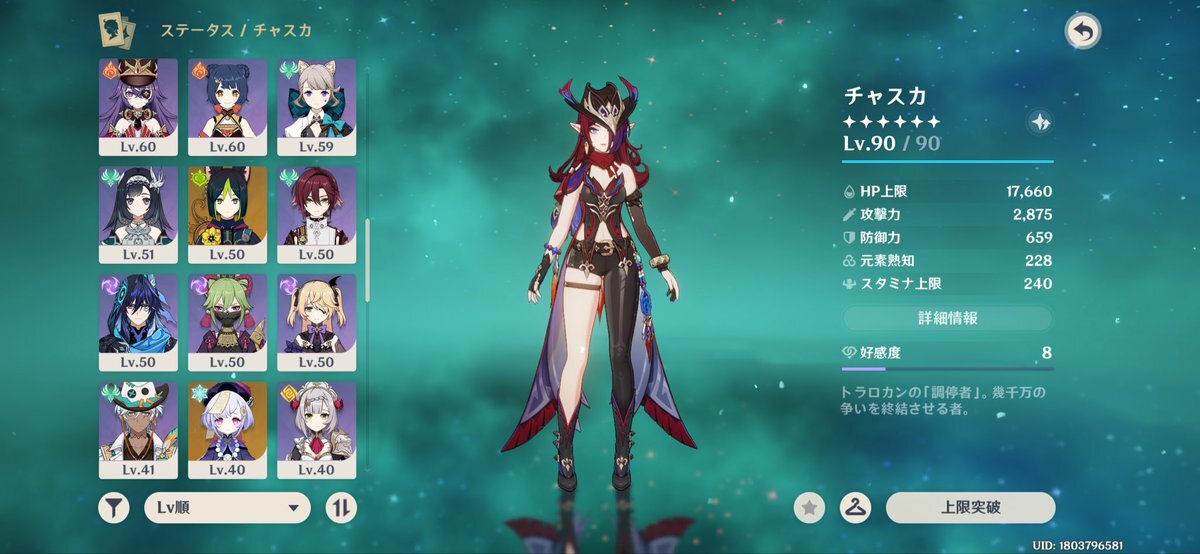
Task: Choose the Lv.51 black-haired character portrait
Action: click(x=138, y=213)
